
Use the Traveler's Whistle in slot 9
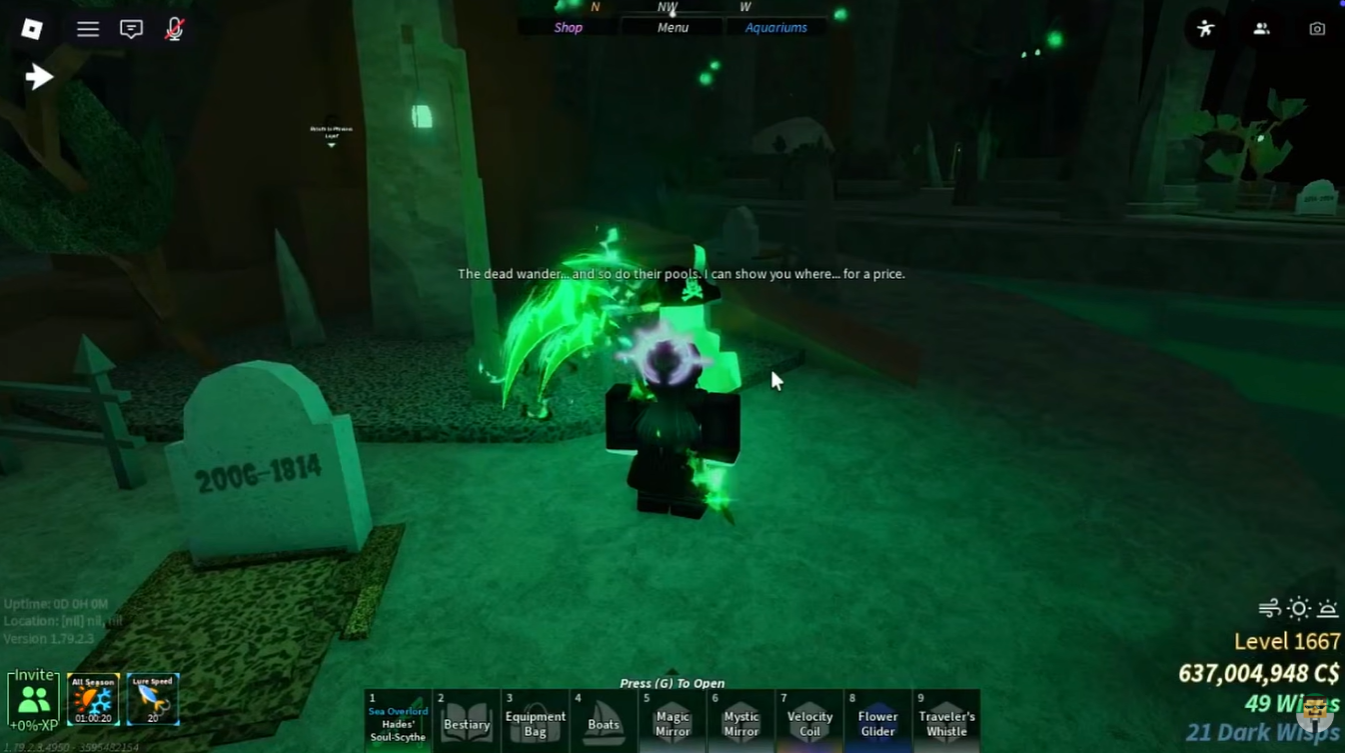click(946, 720)
